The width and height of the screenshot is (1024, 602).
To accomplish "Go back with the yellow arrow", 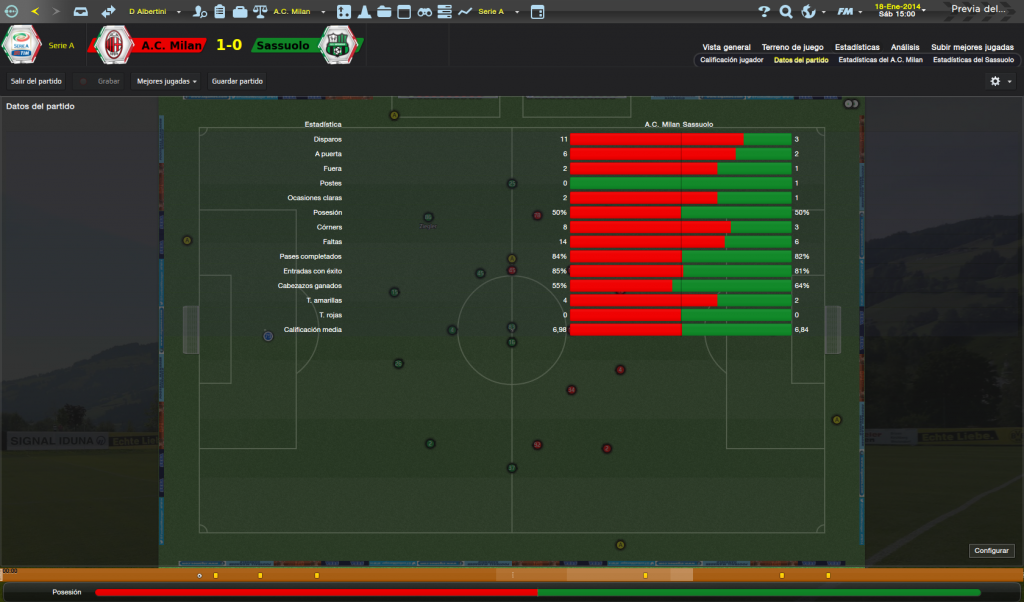I will 35,11.
